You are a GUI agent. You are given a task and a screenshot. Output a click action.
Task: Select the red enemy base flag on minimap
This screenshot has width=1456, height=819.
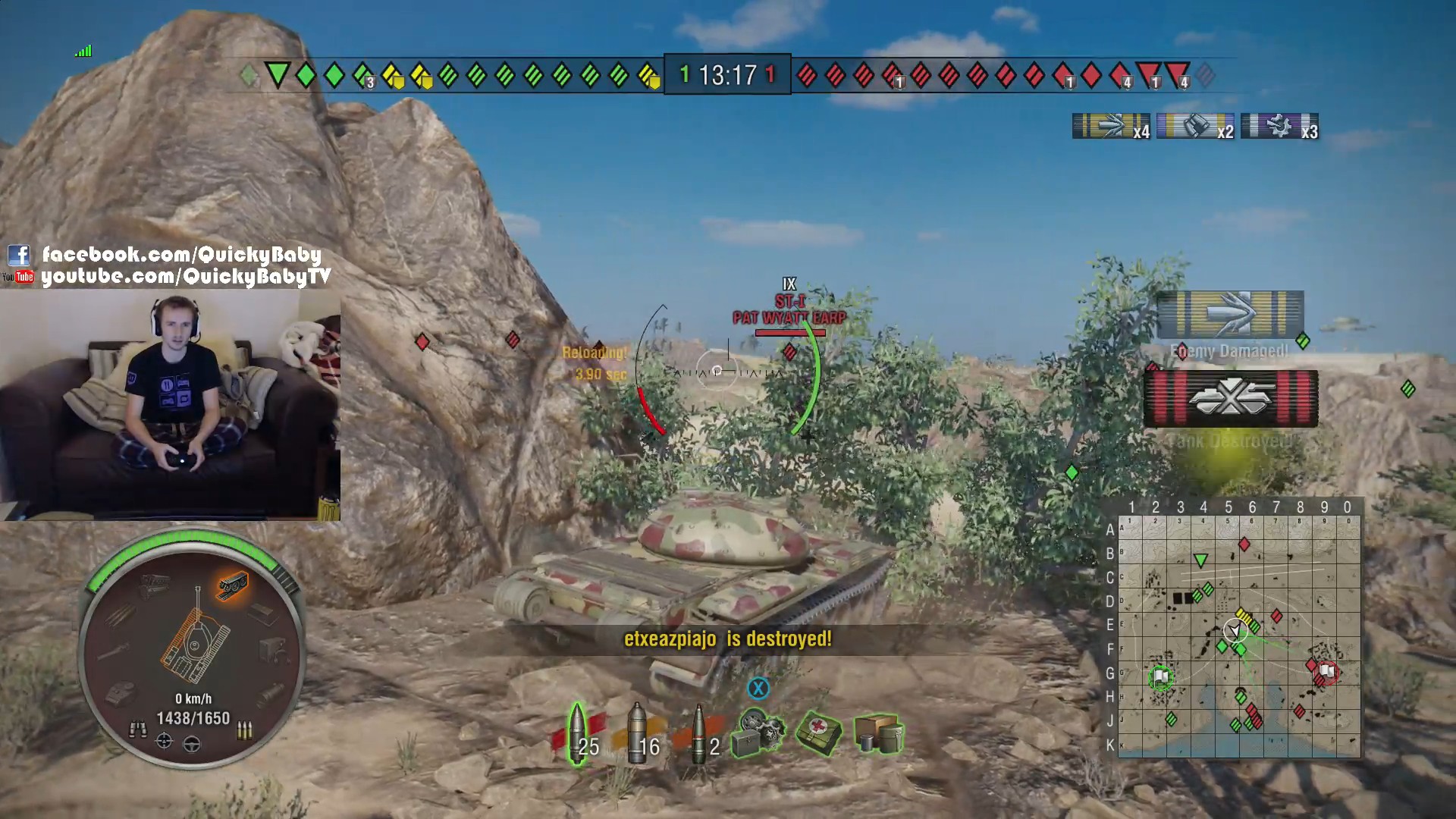[1326, 671]
